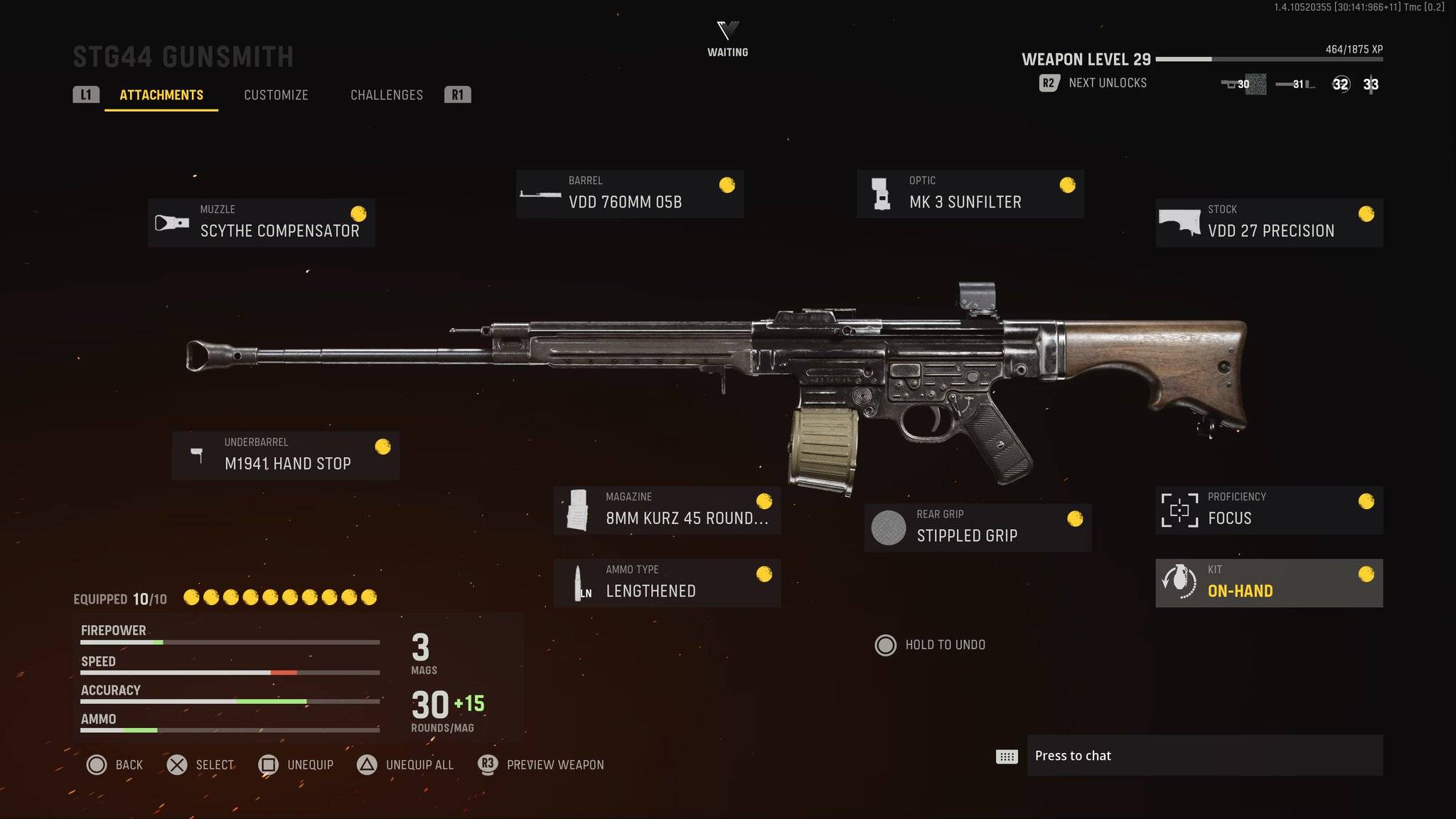The height and width of the screenshot is (819, 1456).
Task: Click the weapon XP progress bar
Action: coord(1273,60)
